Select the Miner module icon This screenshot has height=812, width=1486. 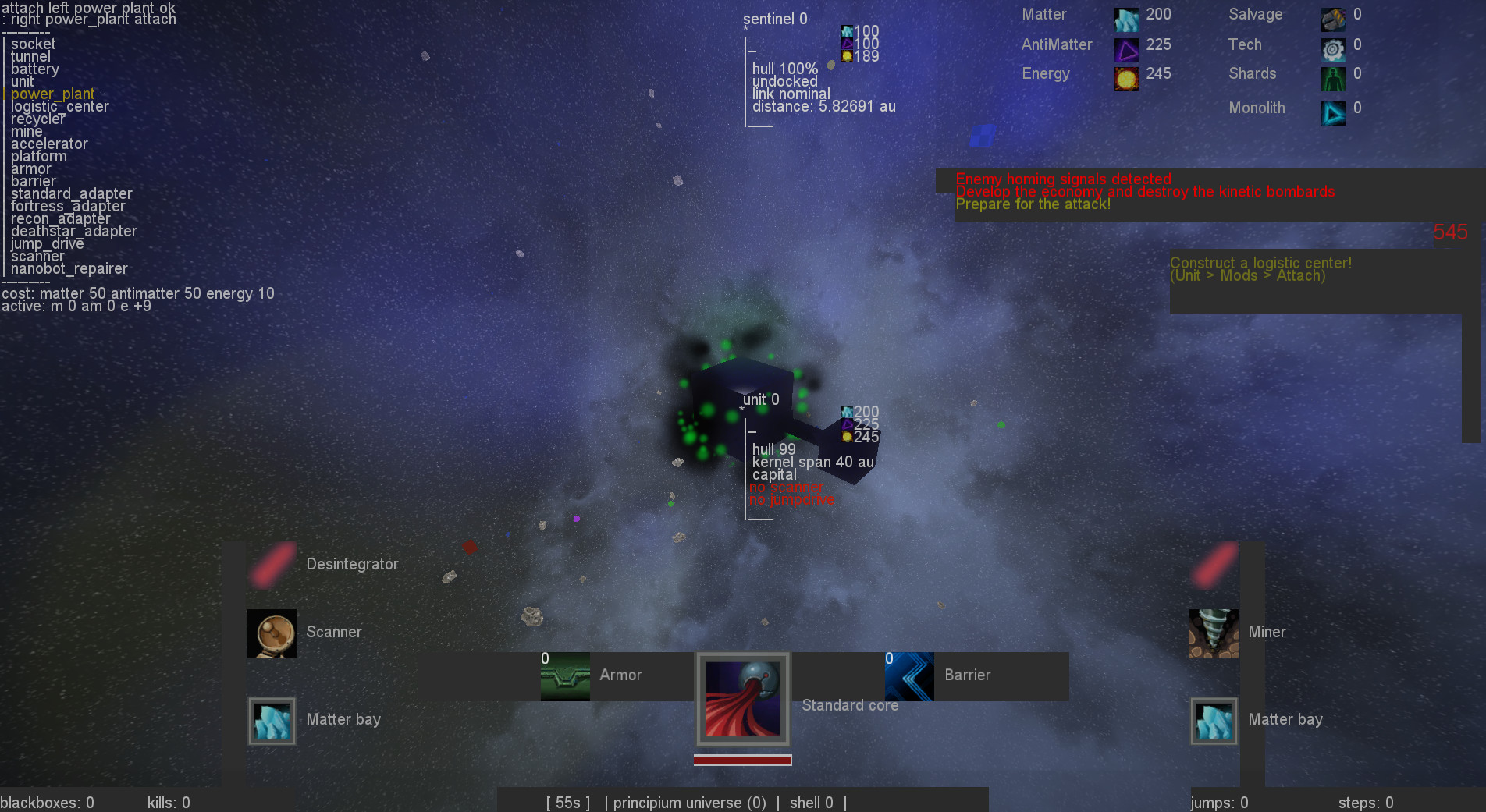coord(1213,633)
